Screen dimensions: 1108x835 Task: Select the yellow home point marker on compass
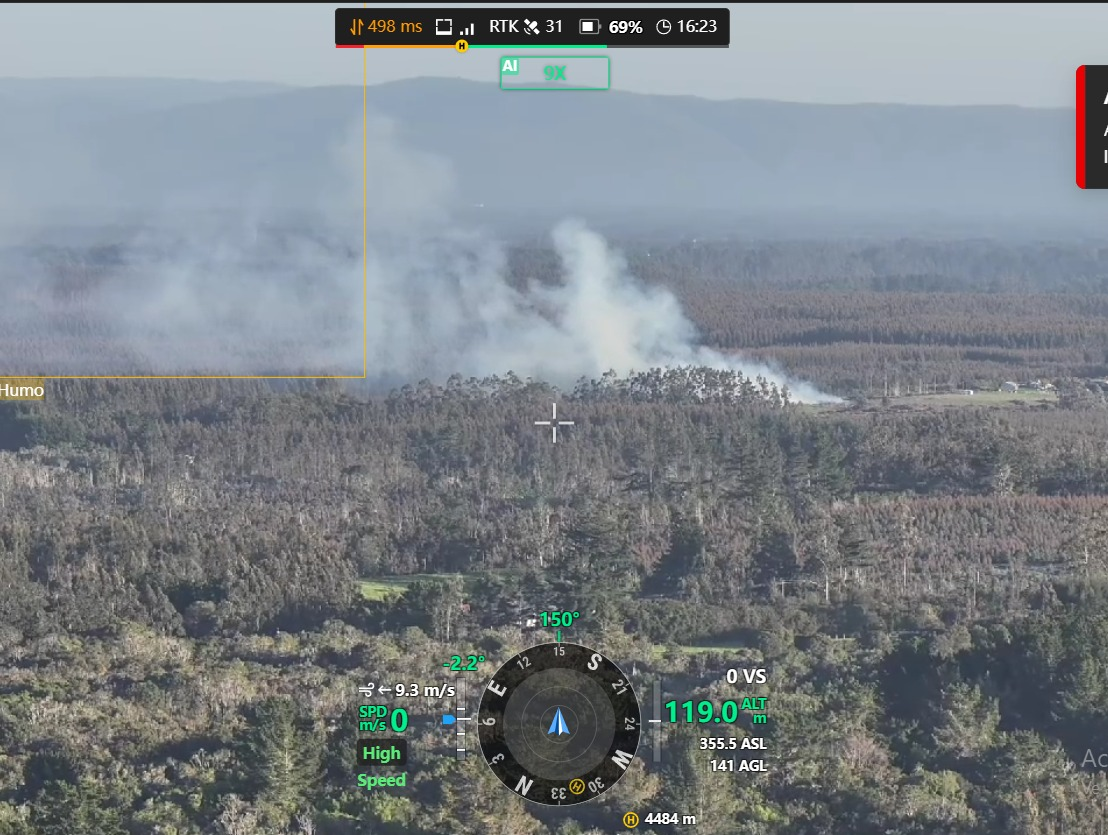pyautogui.click(x=576, y=785)
